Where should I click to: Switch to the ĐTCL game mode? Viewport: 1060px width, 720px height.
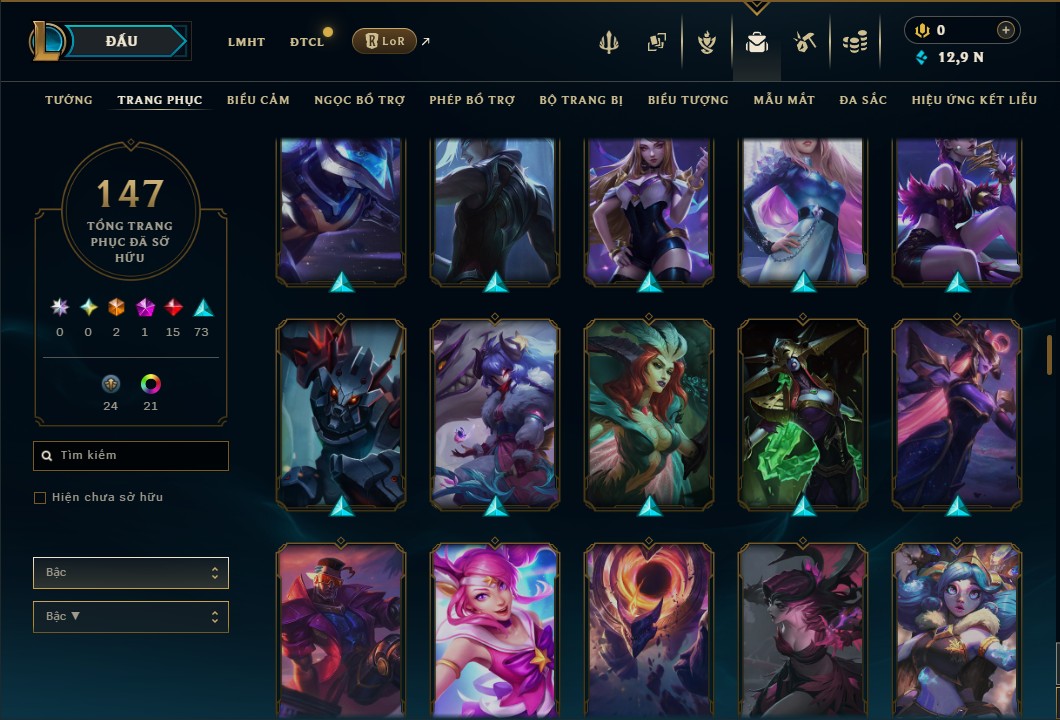click(307, 42)
